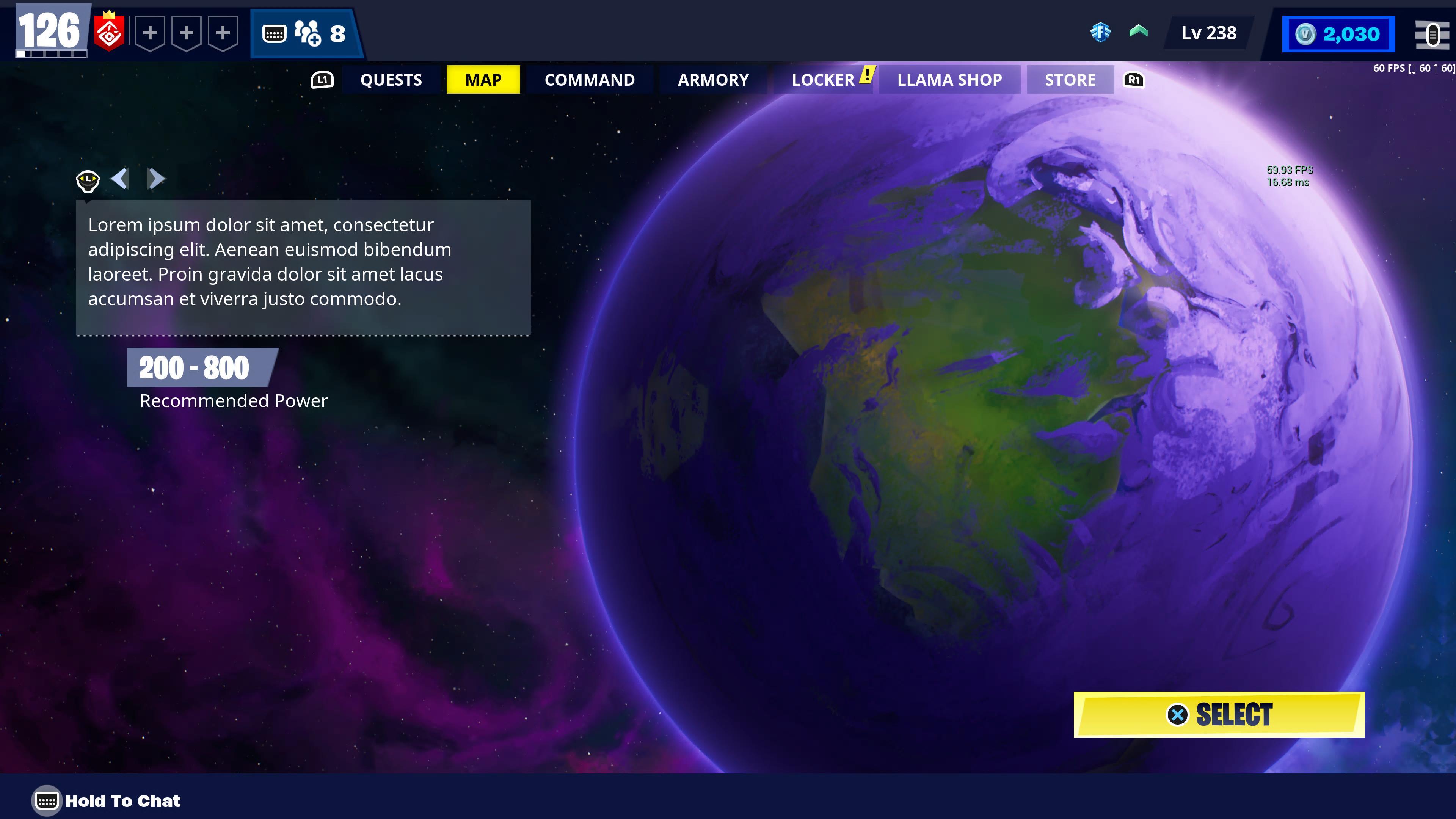The width and height of the screenshot is (1456, 819).
Task: Open the Fortnite crest icon near Lv 238
Action: coord(1100,33)
